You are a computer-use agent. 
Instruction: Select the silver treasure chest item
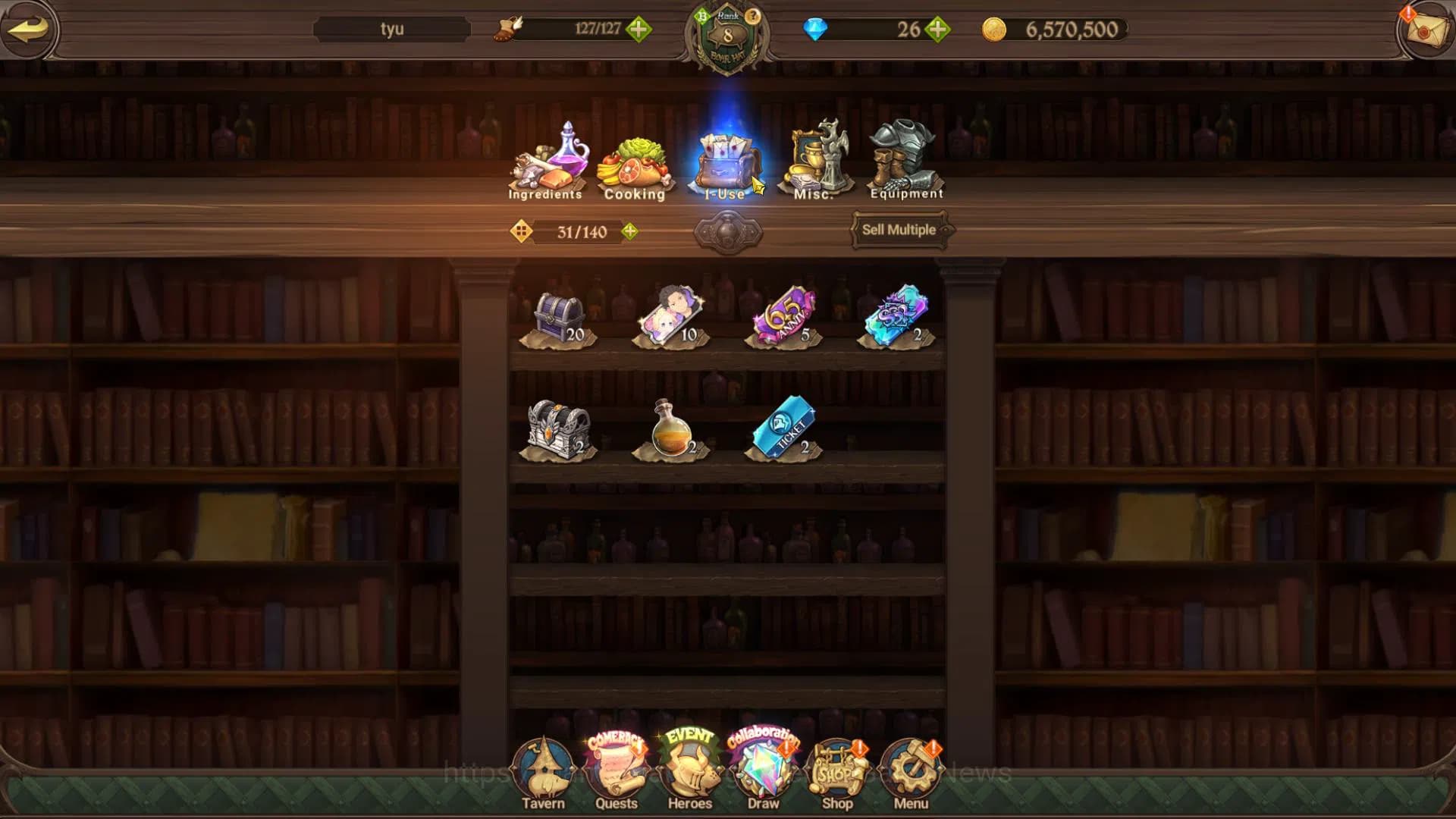559,430
